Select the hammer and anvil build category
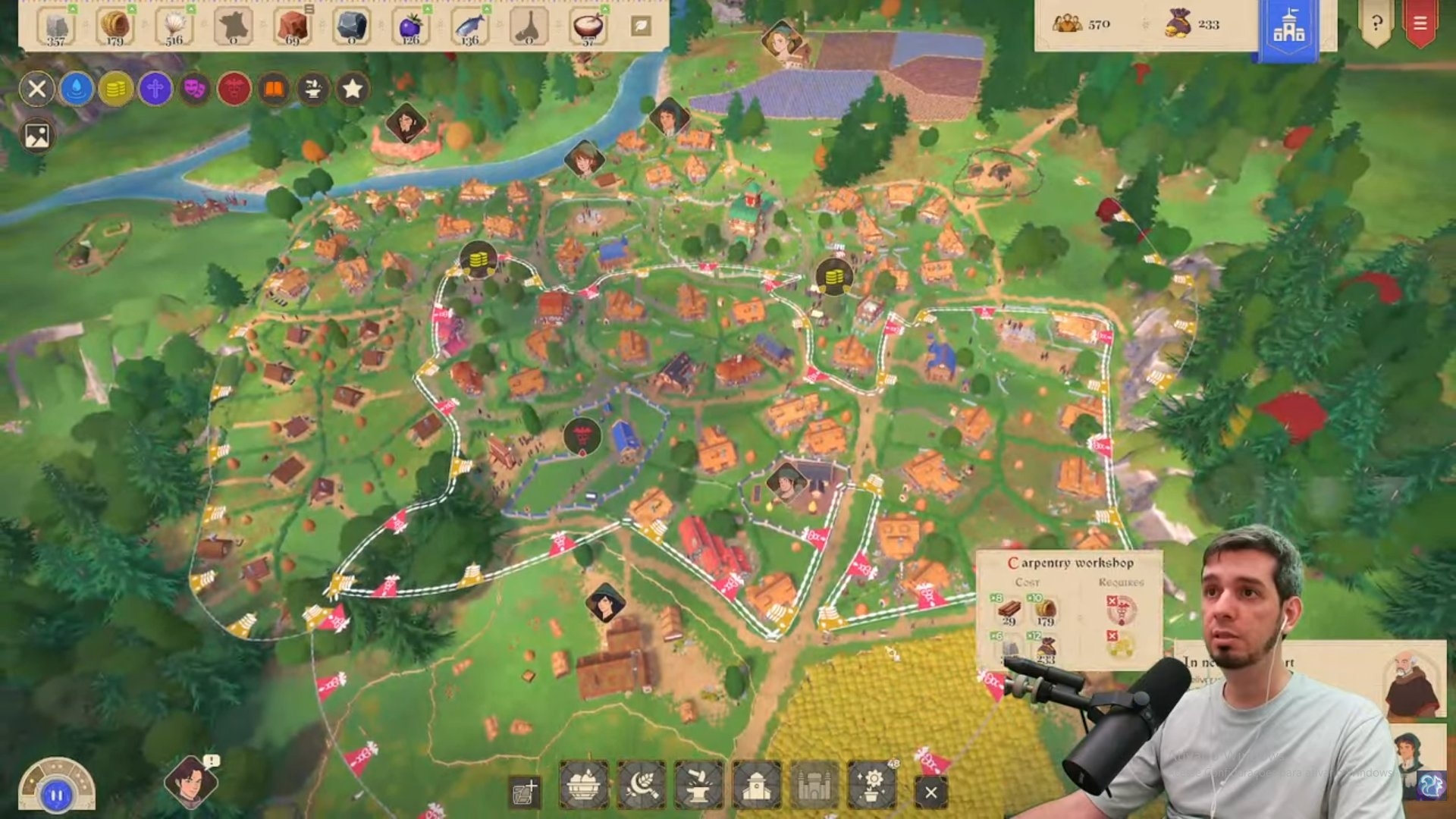Viewport: 1456px width, 819px height. [698, 785]
